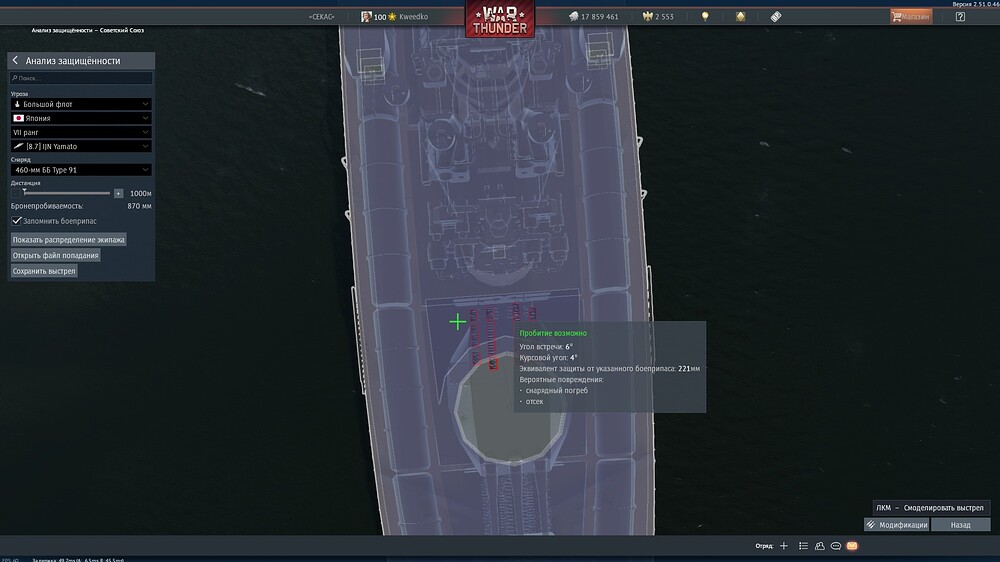Open the 460-мм ББ Type 91 shell dropdown
The image size is (1000, 562).
(81, 170)
